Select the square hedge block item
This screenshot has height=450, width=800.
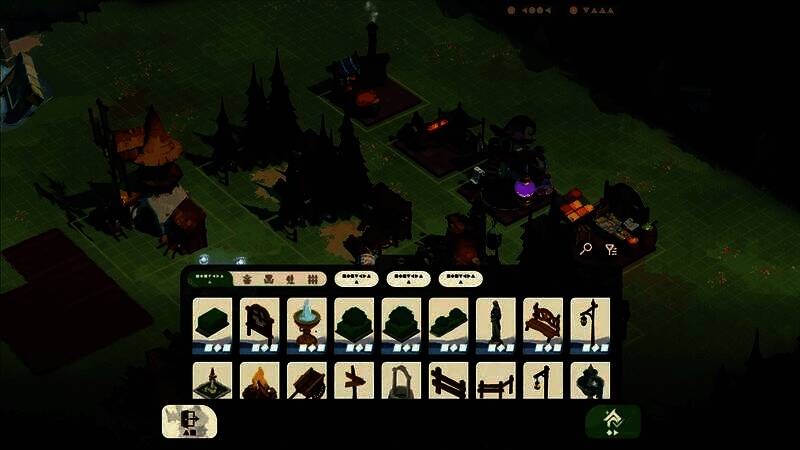coord(212,322)
